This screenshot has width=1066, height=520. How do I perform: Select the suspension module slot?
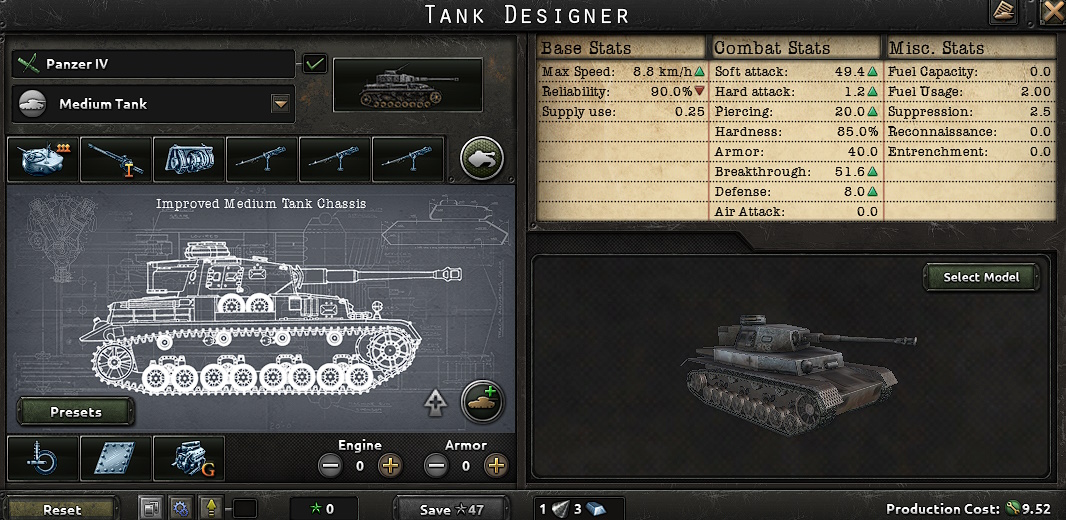click(43, 459)
